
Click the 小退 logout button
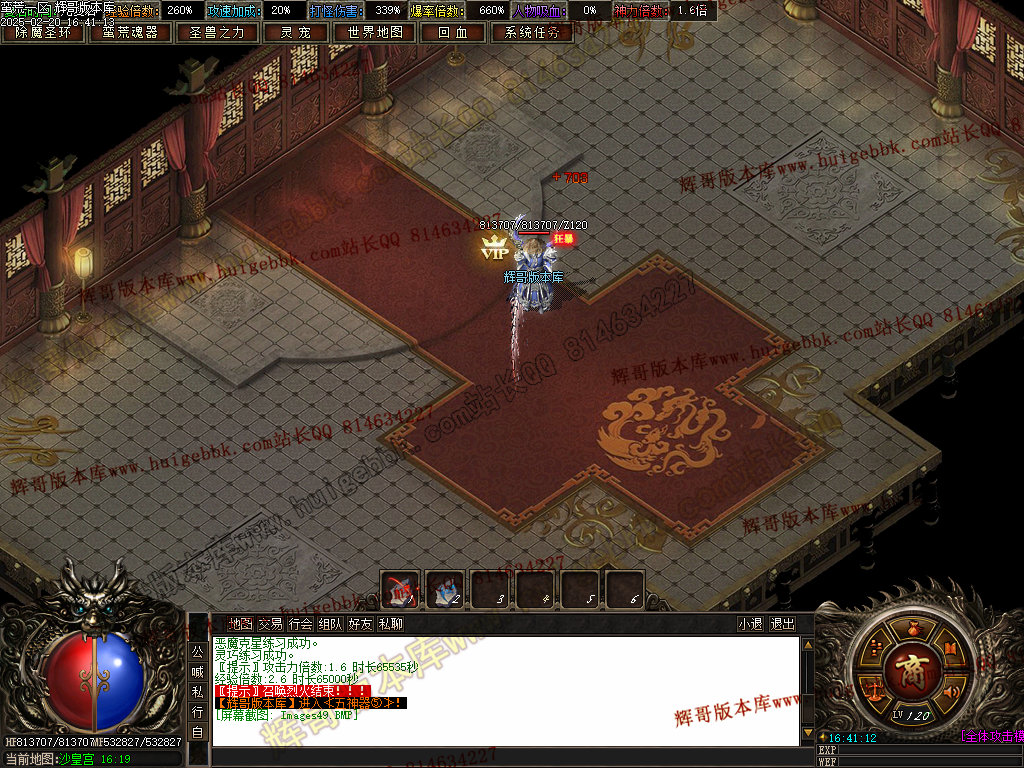click(x=750, y=624)
